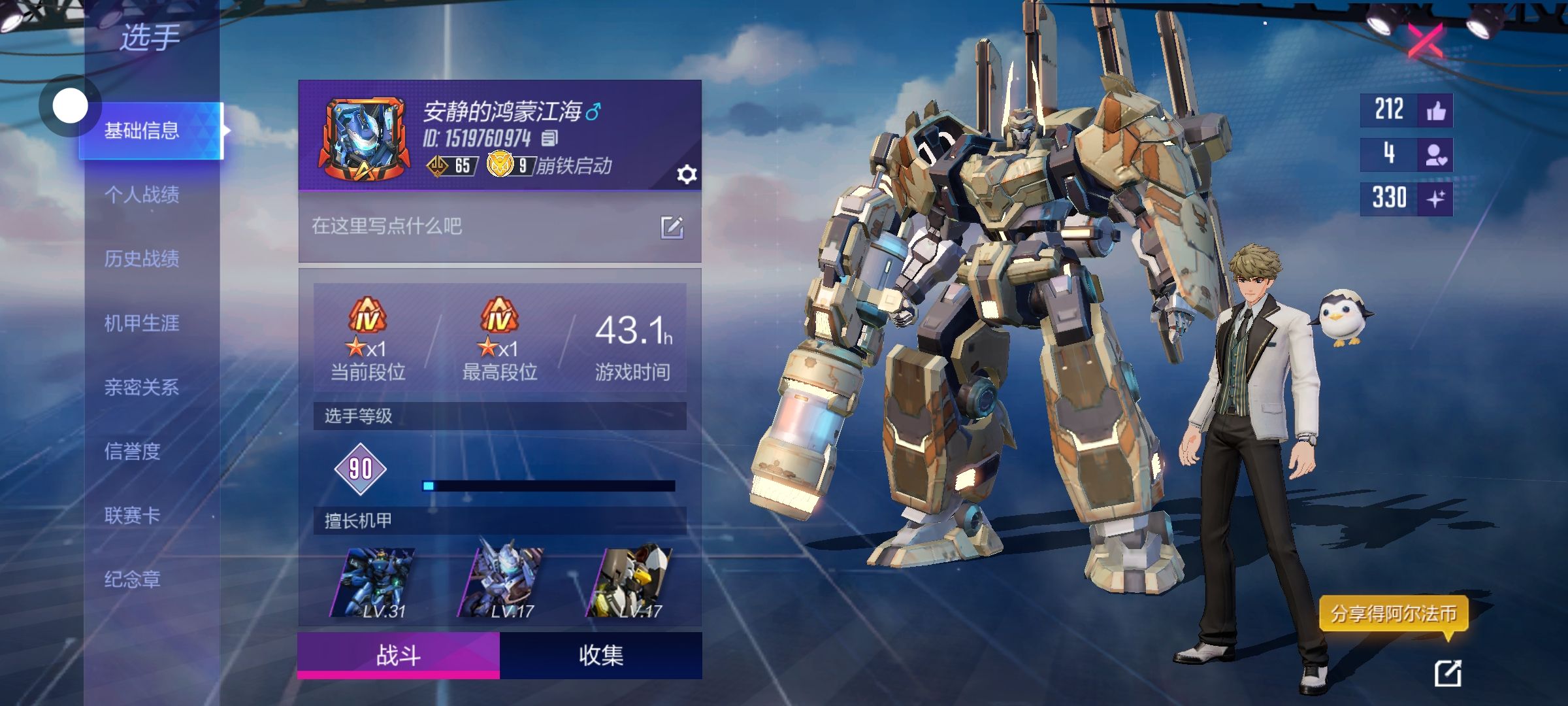Screen dimensions: 1568x706
Task: View the 联赛卡 tab
Action: pyautogui.click(x=133, y=515)
